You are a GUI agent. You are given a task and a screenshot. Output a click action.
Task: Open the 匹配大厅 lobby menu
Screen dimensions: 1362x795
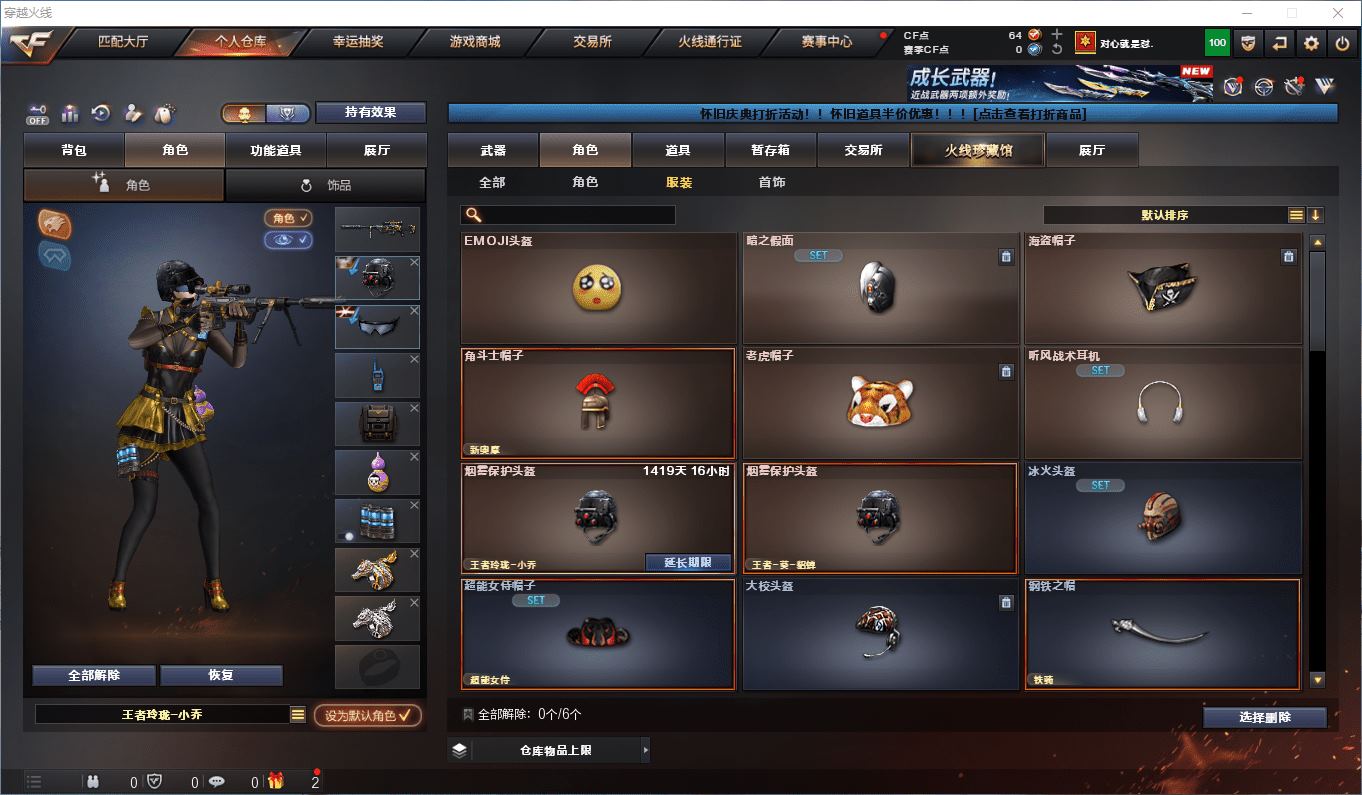(122, 42)
